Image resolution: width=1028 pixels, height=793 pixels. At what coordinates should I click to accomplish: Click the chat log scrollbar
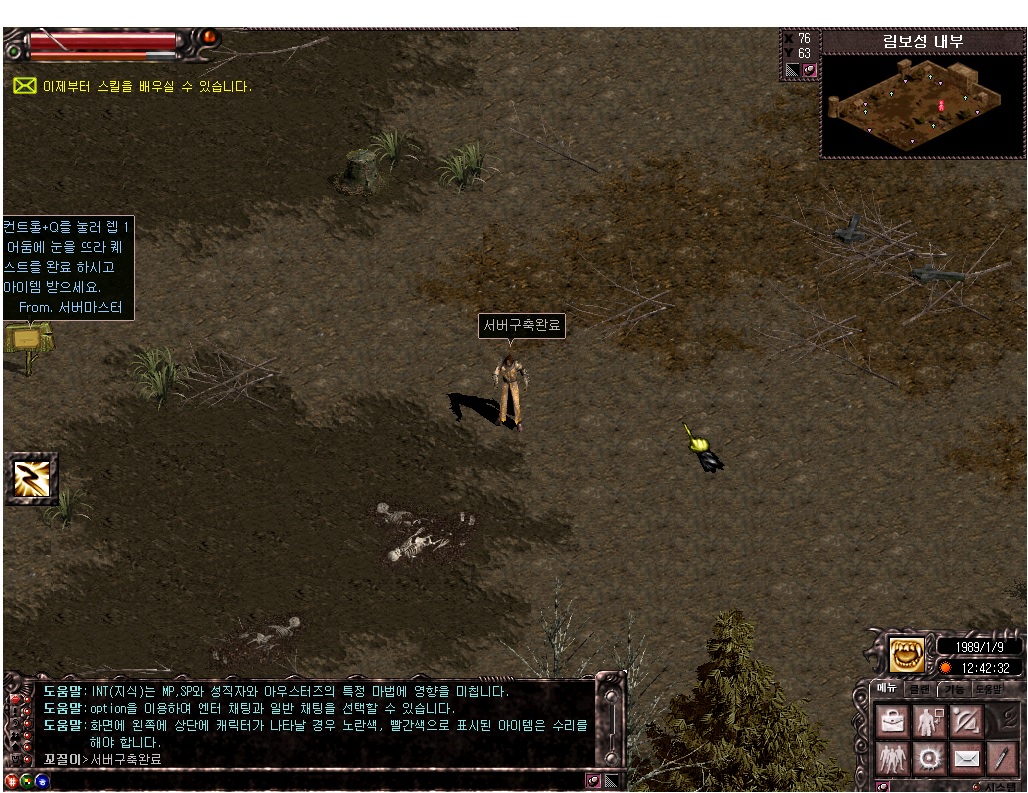[610, 725]
